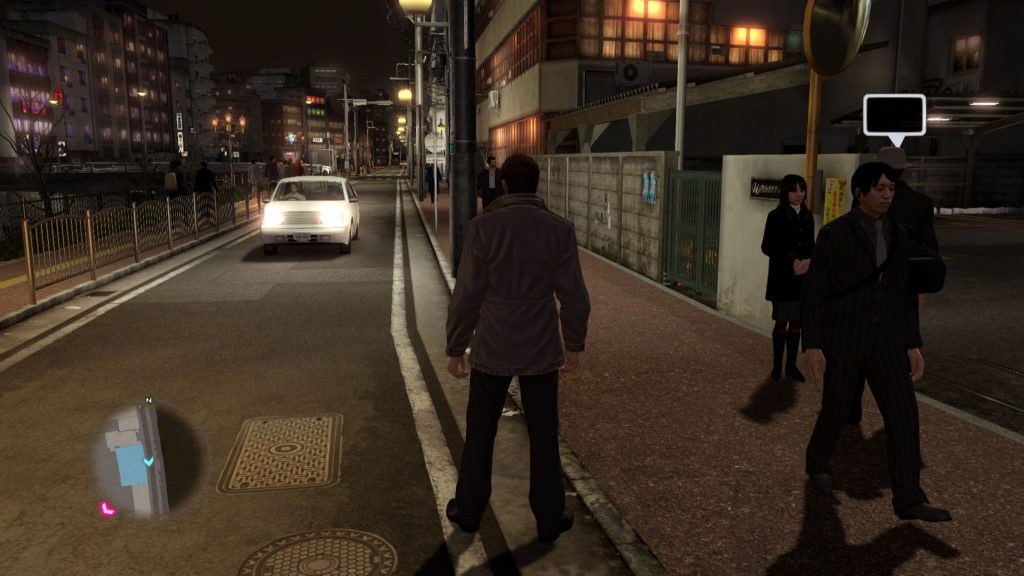Screen dimensions: 1024x576
Task: Select the pink marker on the minimap
Action: pos(106,509)
